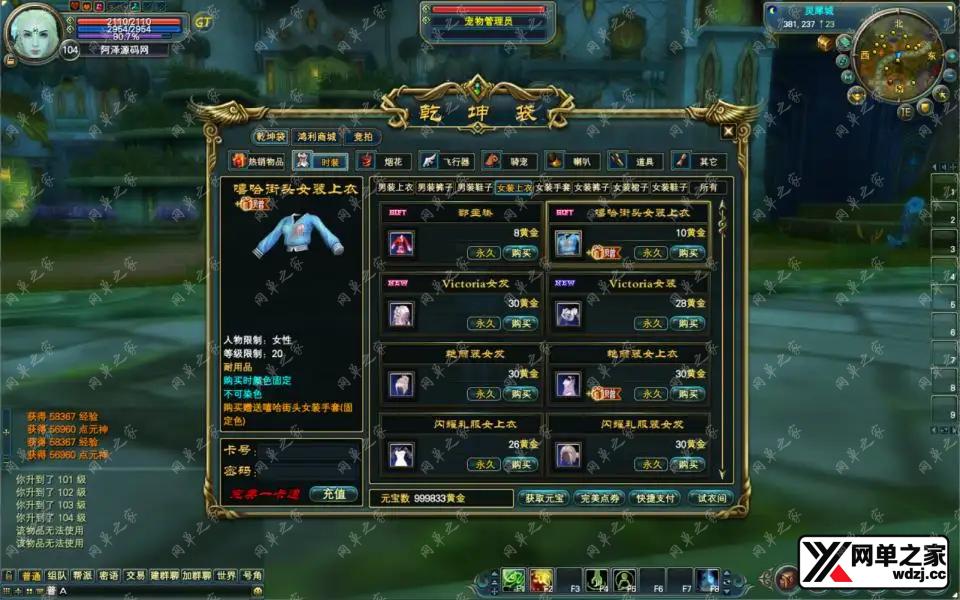Click the 快捷支付 quick pay button

click(x=656, y=498)
